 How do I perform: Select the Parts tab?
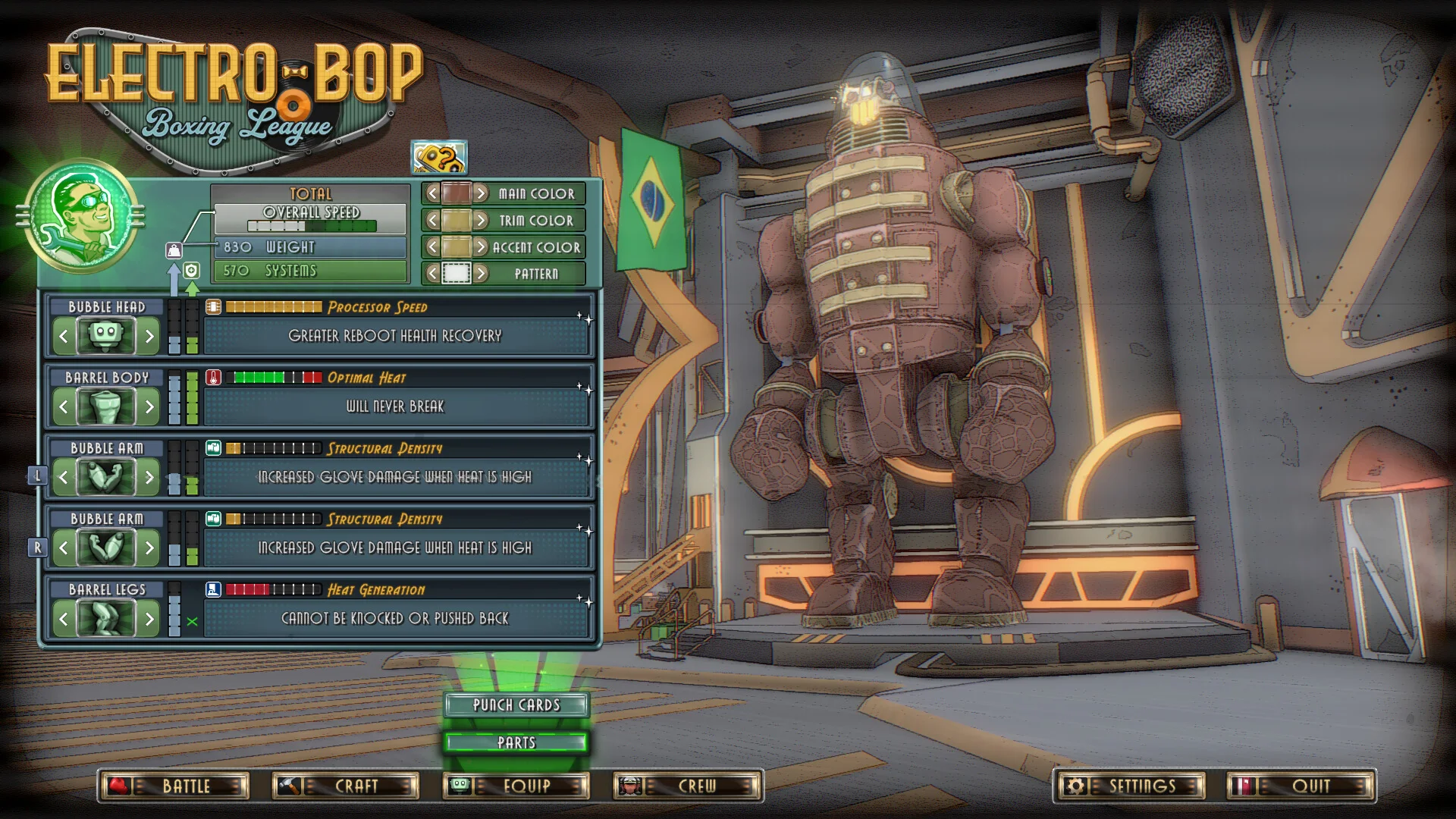[x=516, y=742]
